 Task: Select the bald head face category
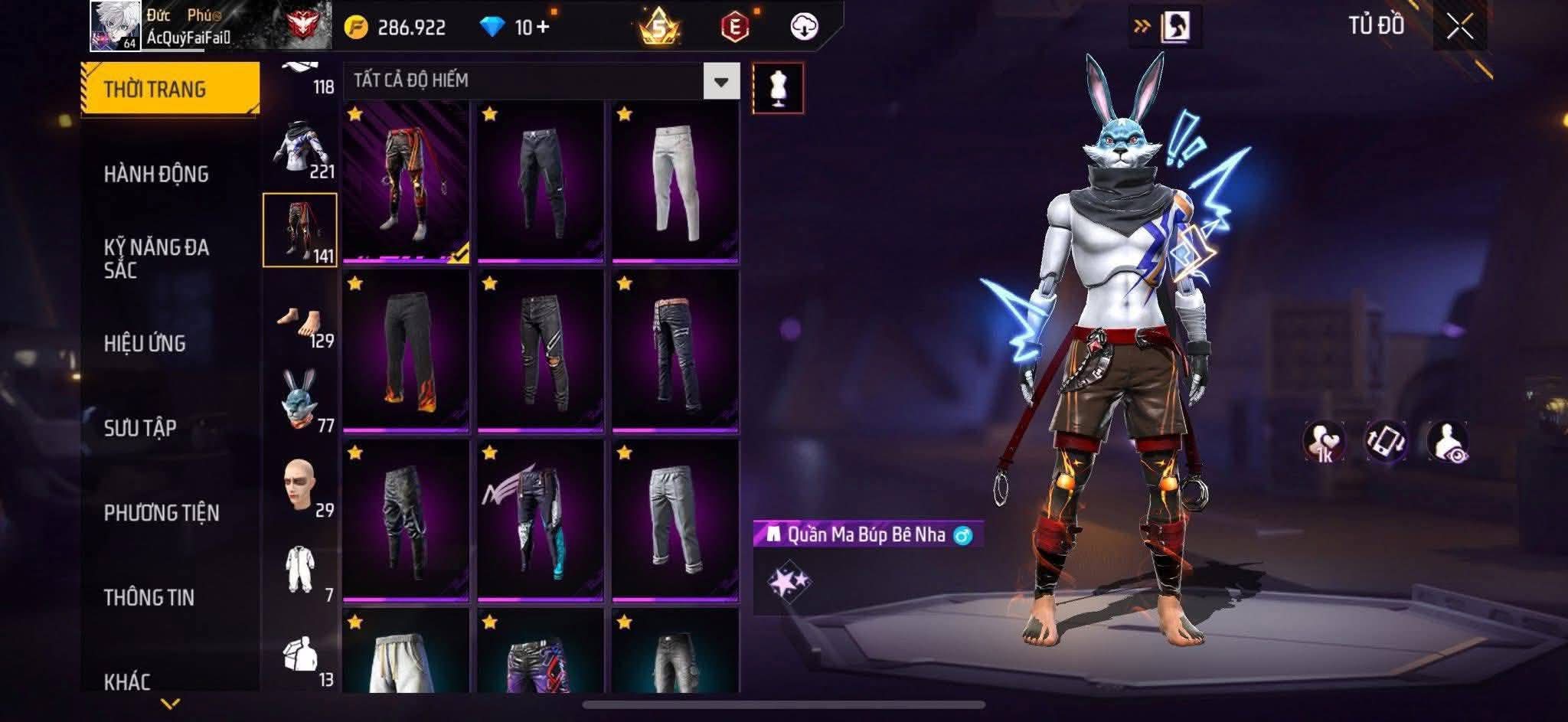[299, 487]
